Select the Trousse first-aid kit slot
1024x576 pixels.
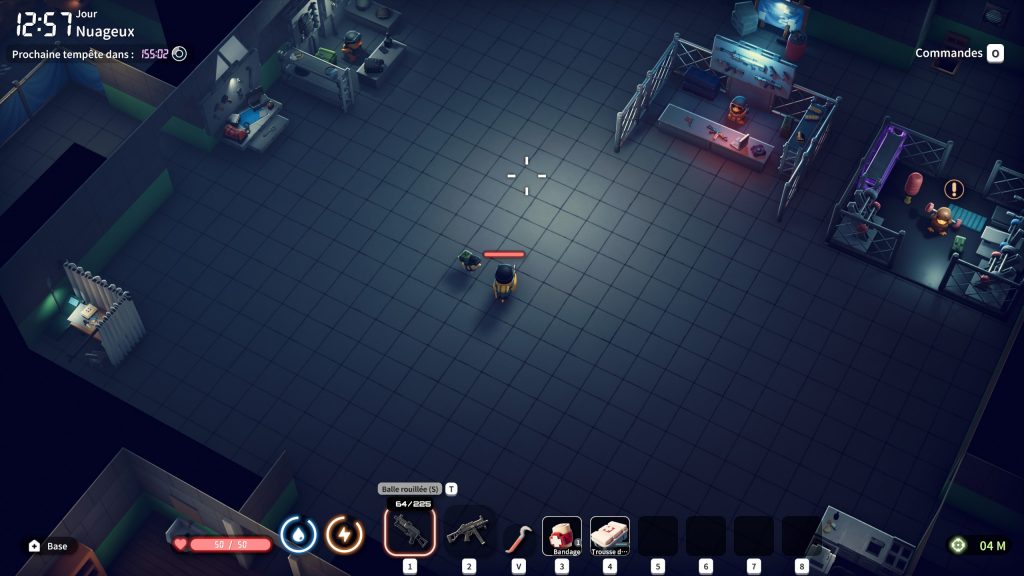tap(610, 535)
